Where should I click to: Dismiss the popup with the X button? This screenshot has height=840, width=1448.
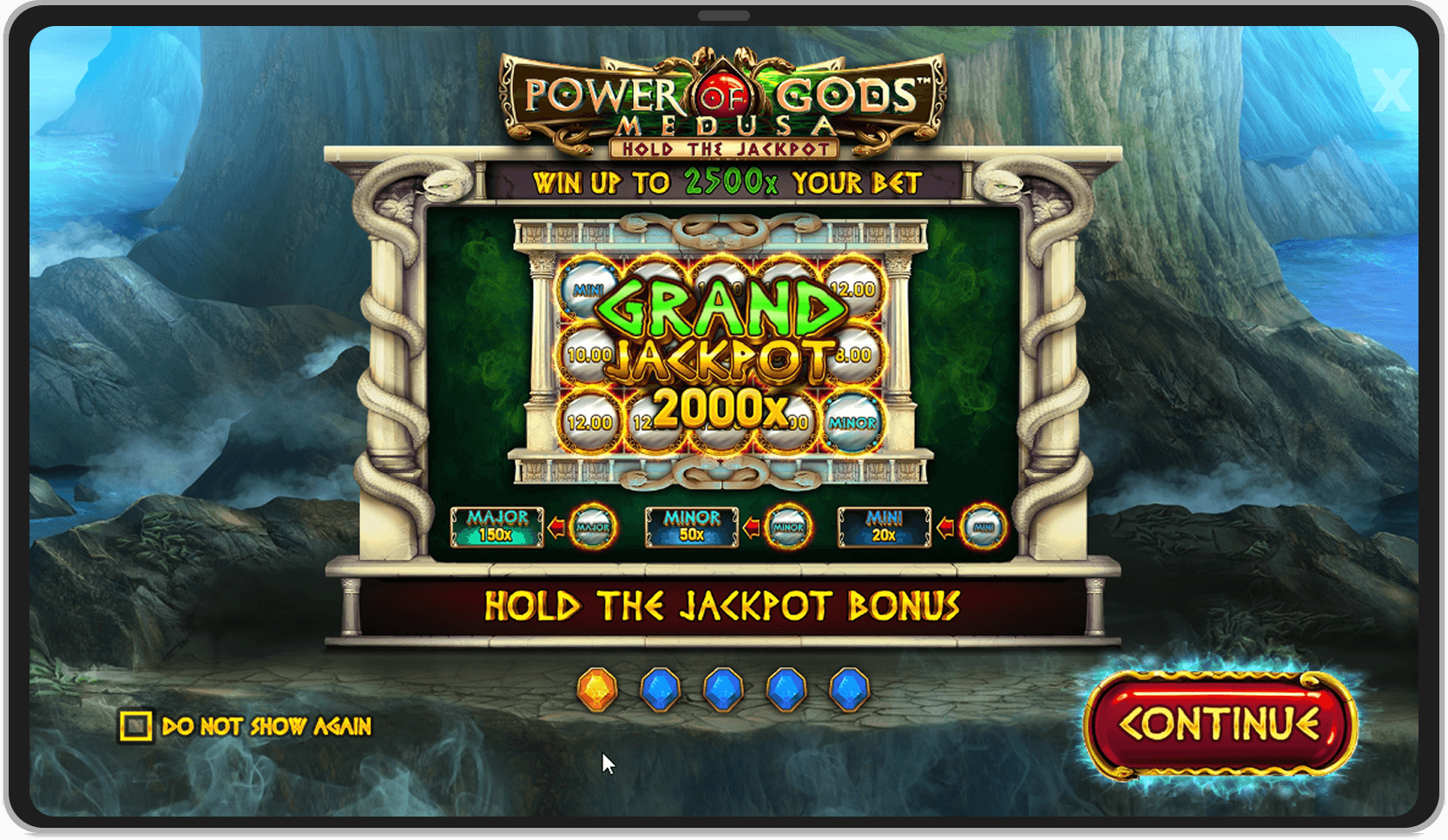(x=1394, y=89)
